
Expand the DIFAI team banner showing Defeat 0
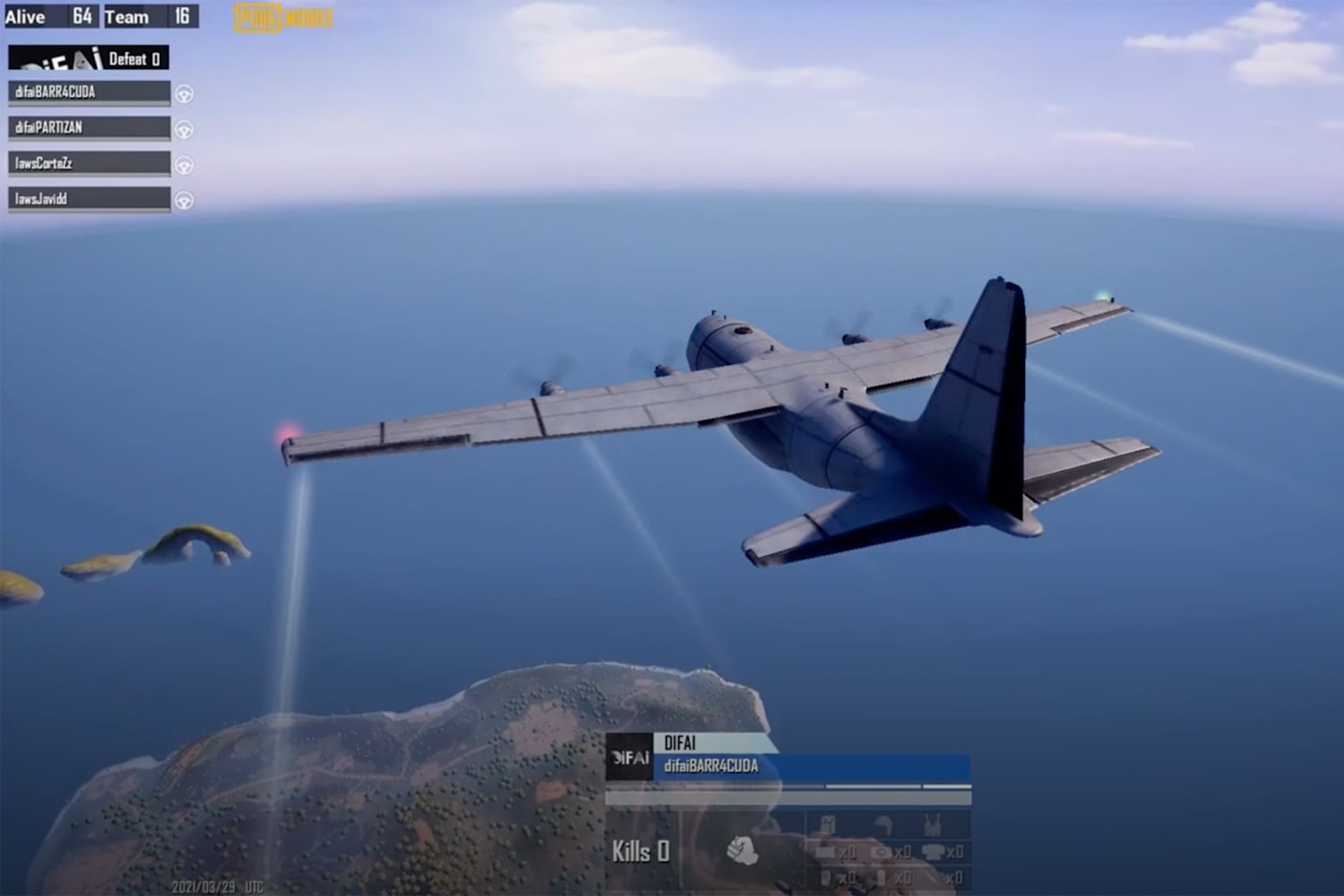(x=90, y=57)
